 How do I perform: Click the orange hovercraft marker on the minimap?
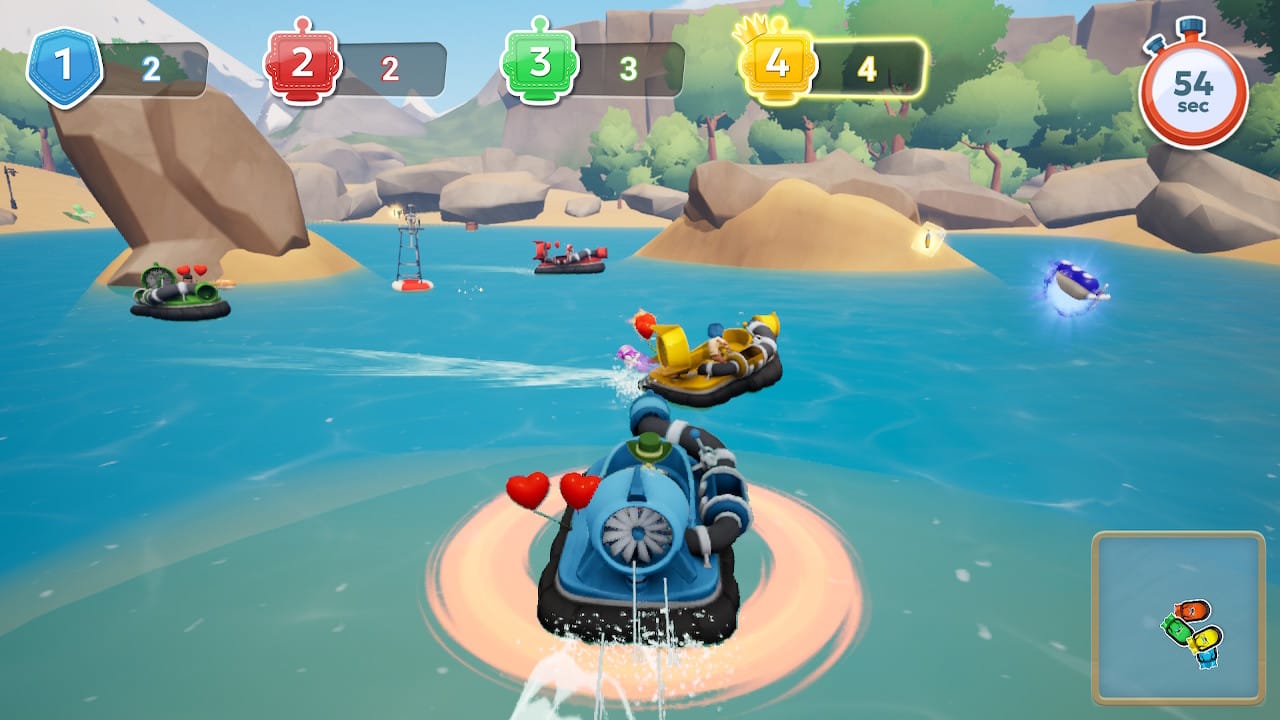1192,608
